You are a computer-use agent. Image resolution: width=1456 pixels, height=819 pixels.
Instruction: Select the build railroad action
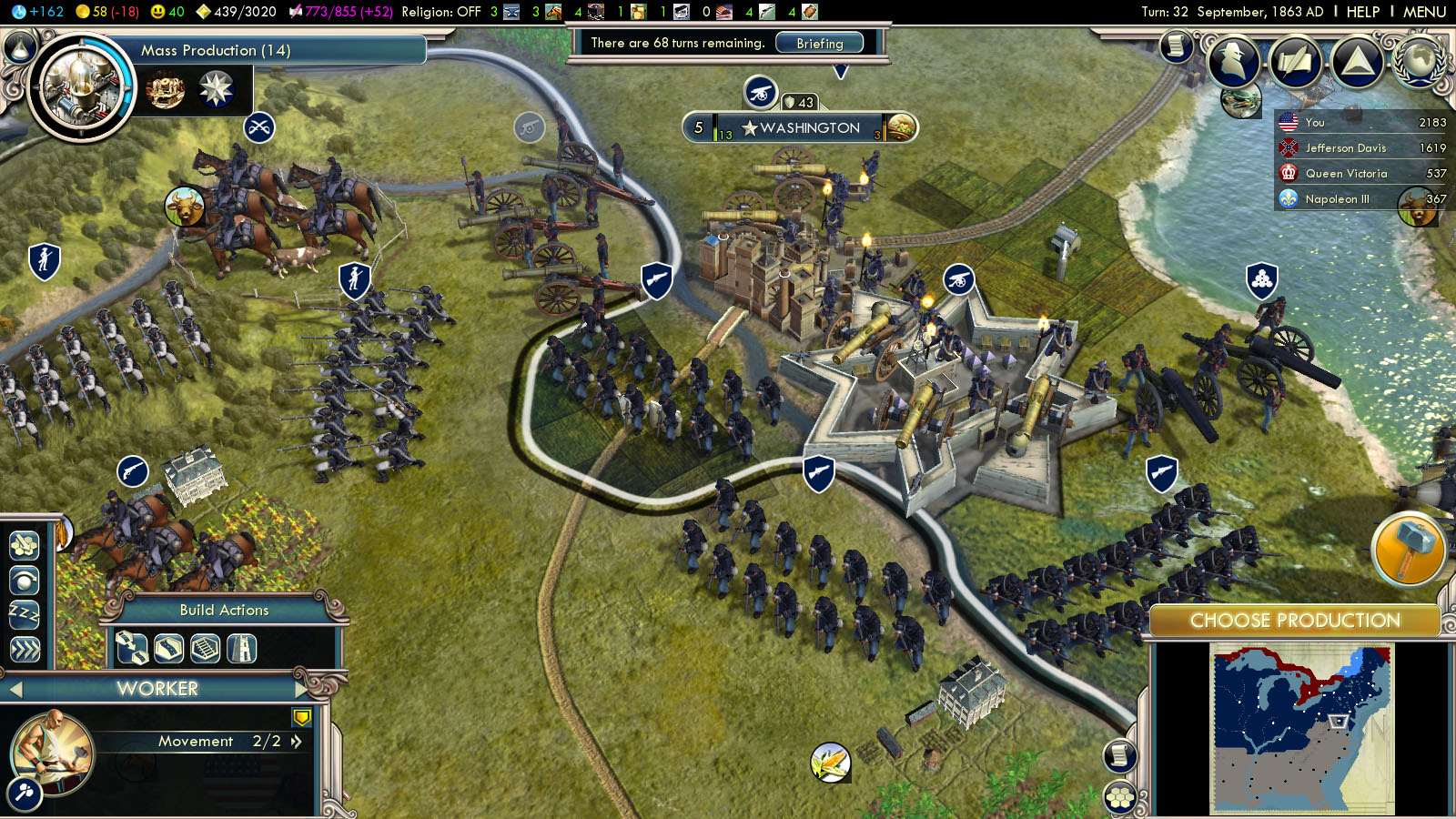pyautogui.click(x=205, y=649)
